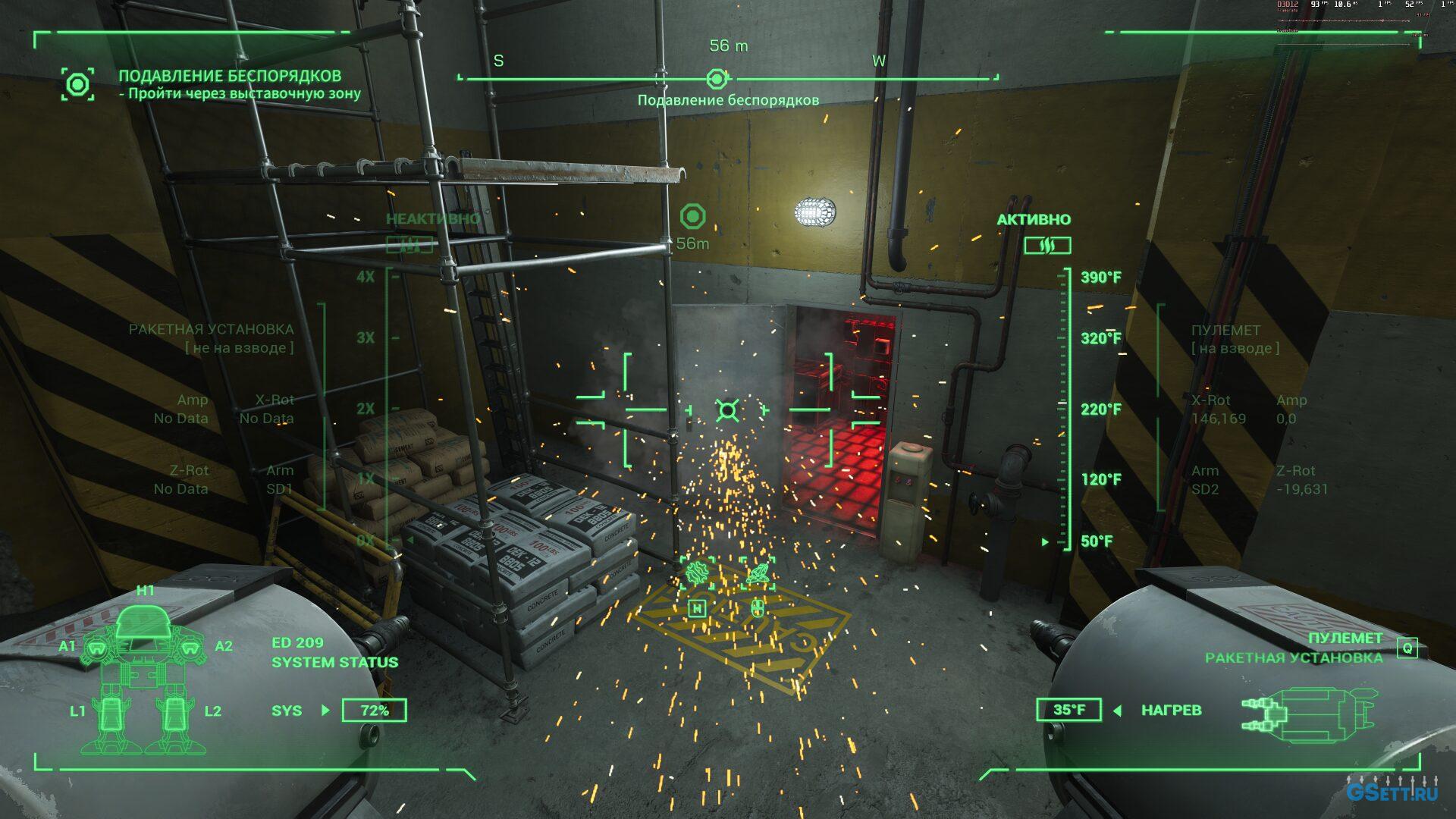
Task: Activate the brain-shaped ability icon
Action: click(696, 573)
